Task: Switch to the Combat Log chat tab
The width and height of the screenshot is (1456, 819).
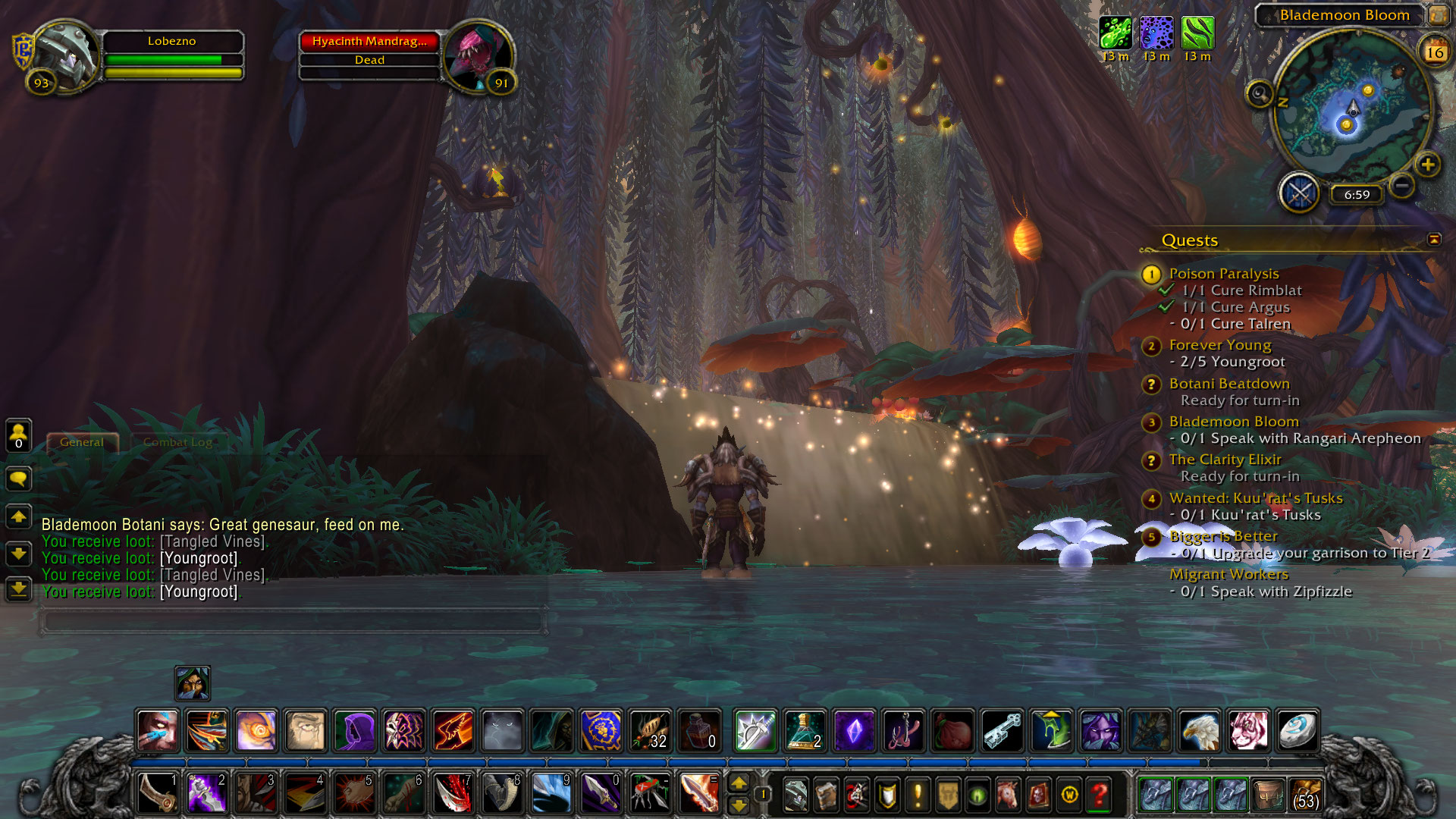Action: coord(177,442)
